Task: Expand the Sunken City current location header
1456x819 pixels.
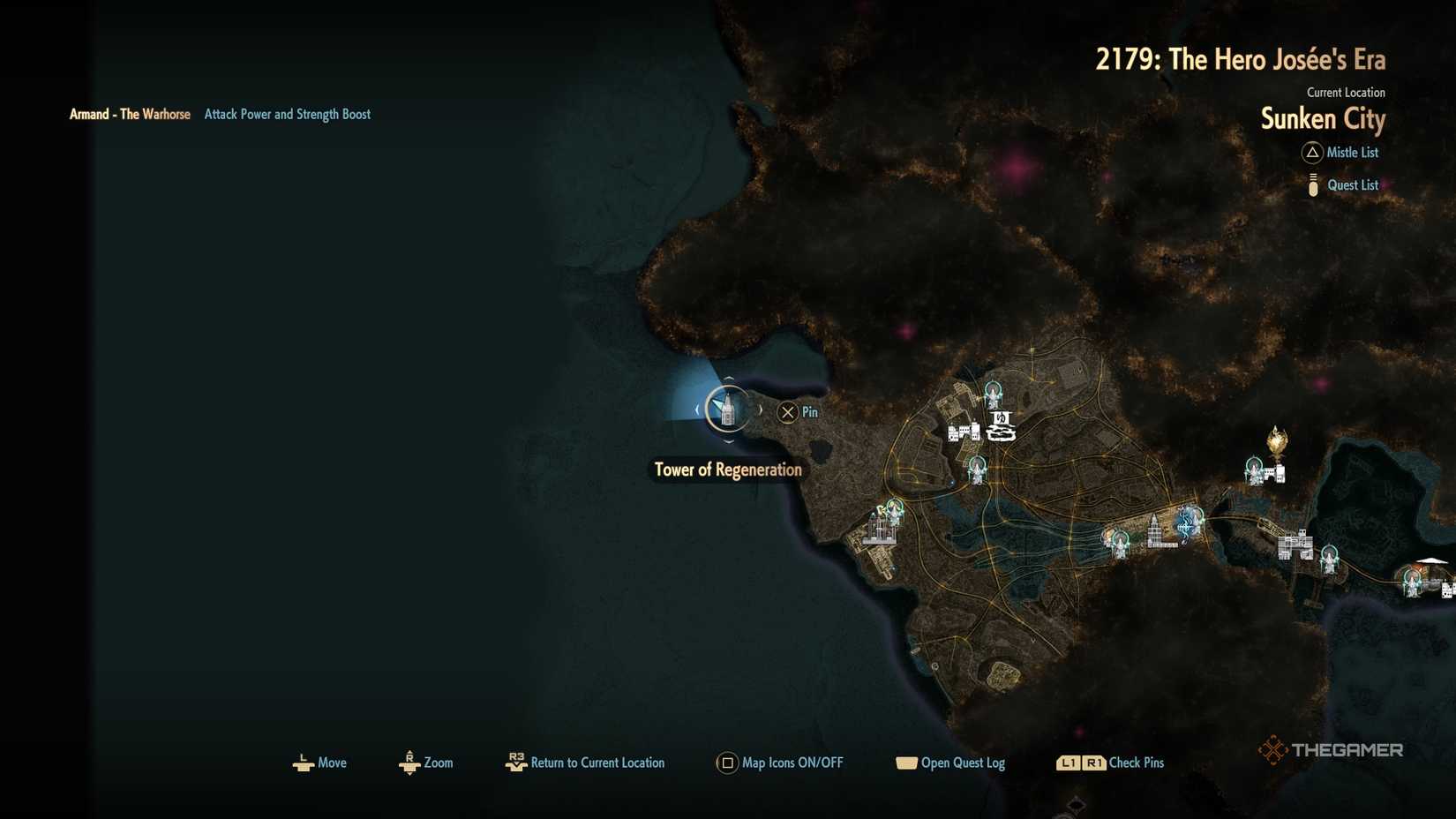Action: (1321, 120)
